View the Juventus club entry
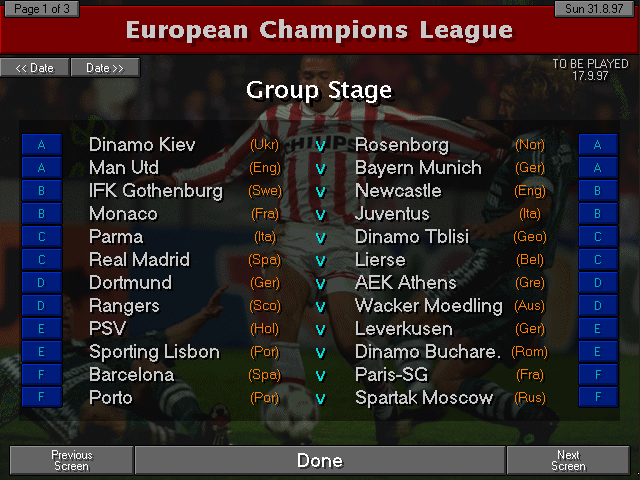Viewport: 640px width, 480px height. coord(392,214)
